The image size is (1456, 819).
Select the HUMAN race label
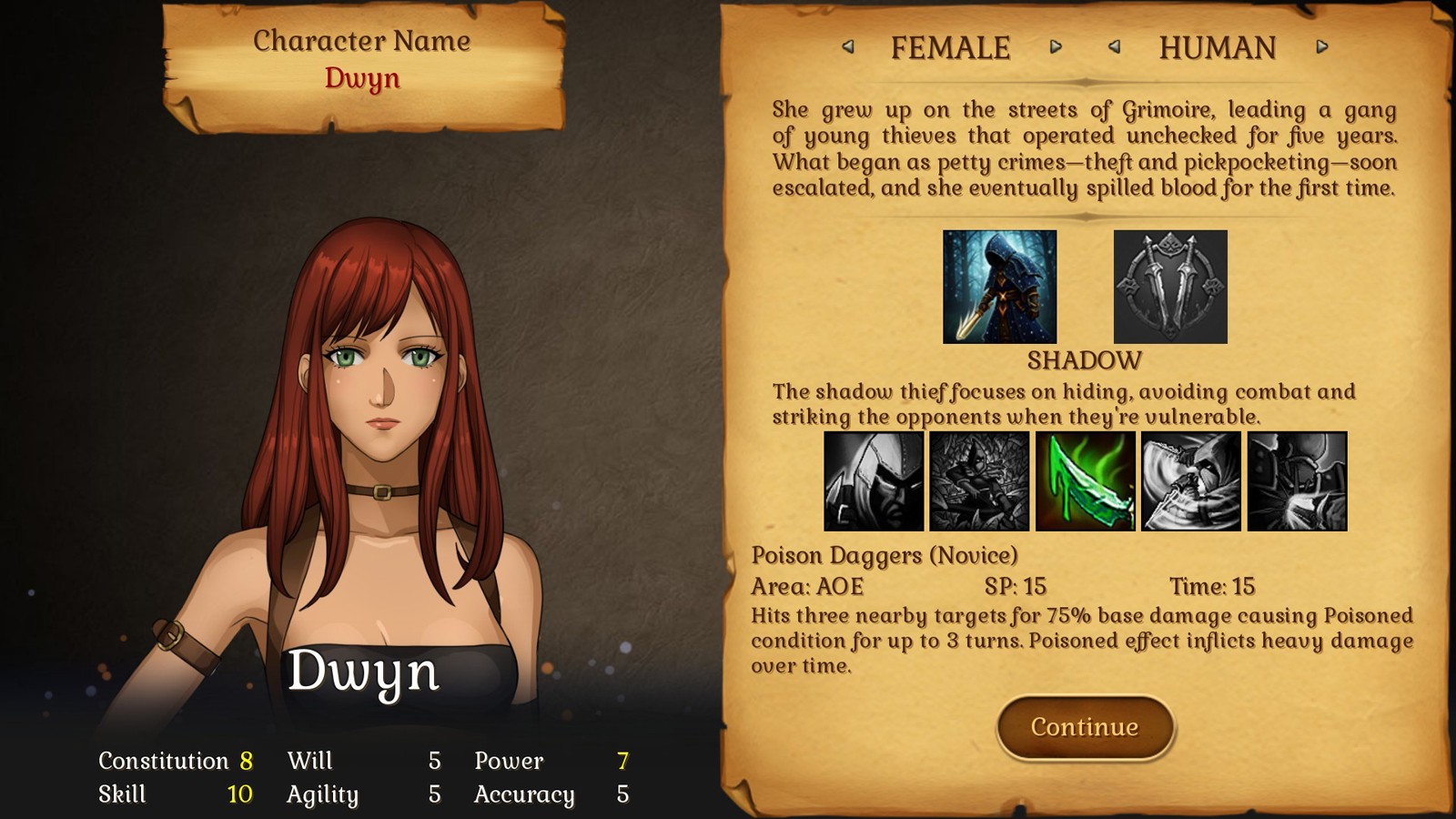click(x=1217, y=46)
